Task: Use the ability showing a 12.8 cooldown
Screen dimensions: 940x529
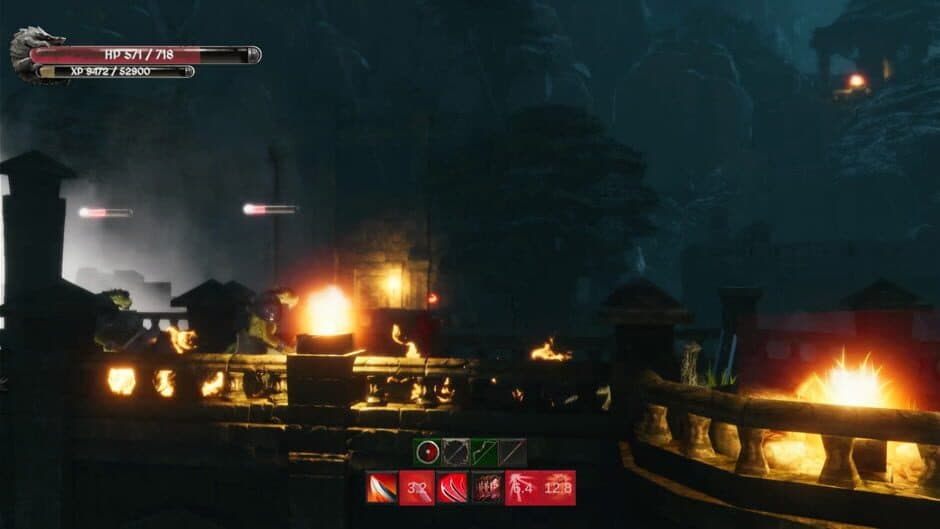Action: click(x=558, y=488)
